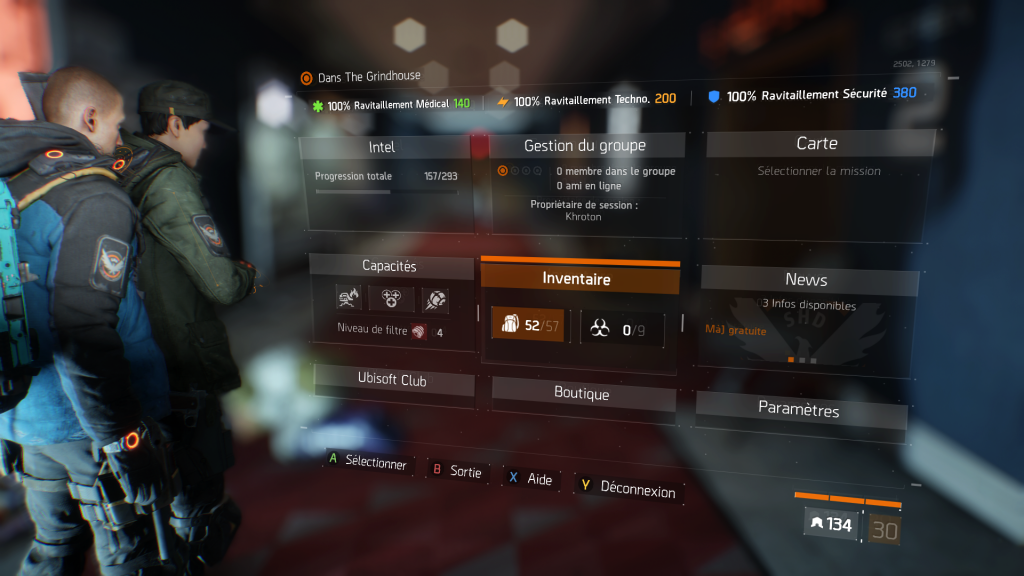The image size is (1024, 576).
Task: Open Gestion du groupe panel
Action: [x=585, y=146]
